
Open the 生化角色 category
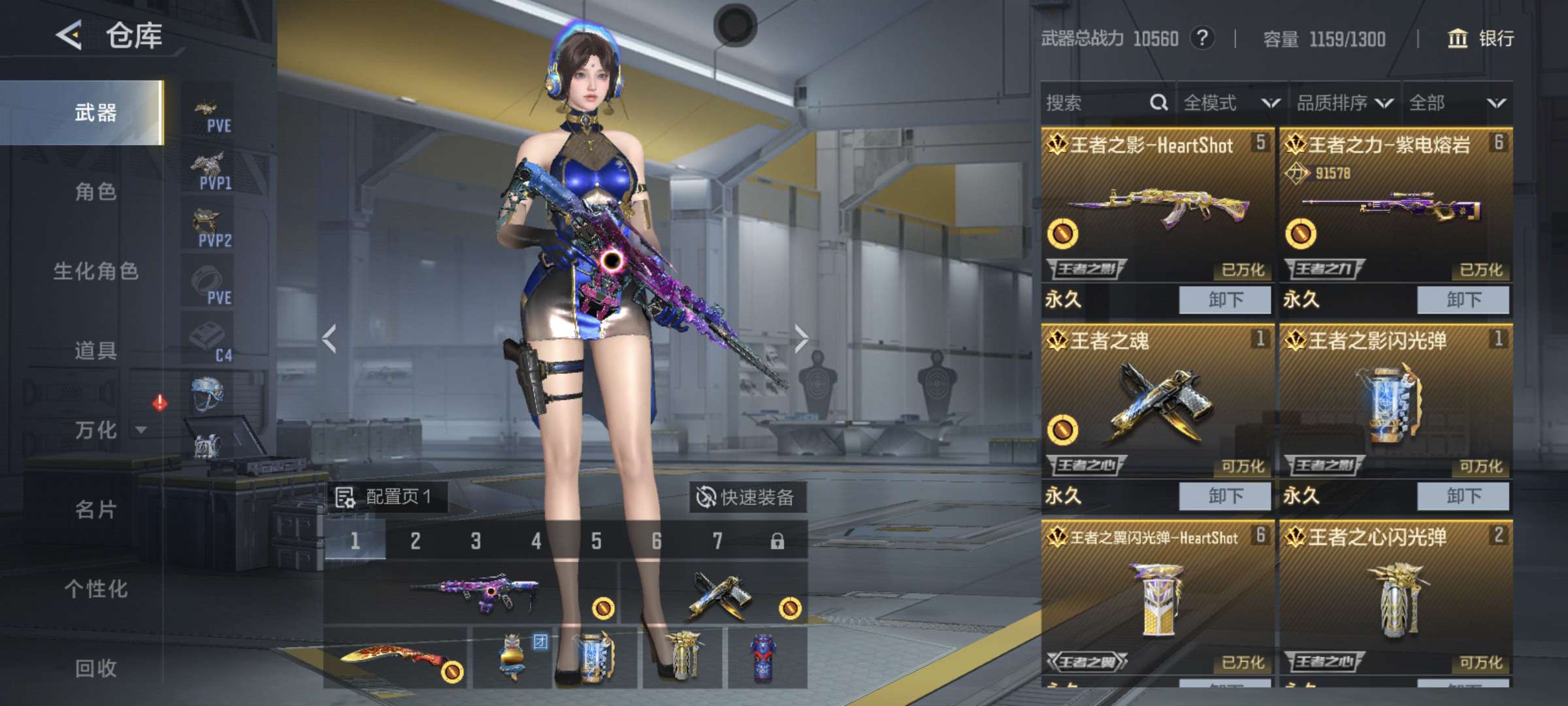pos(95,271)
